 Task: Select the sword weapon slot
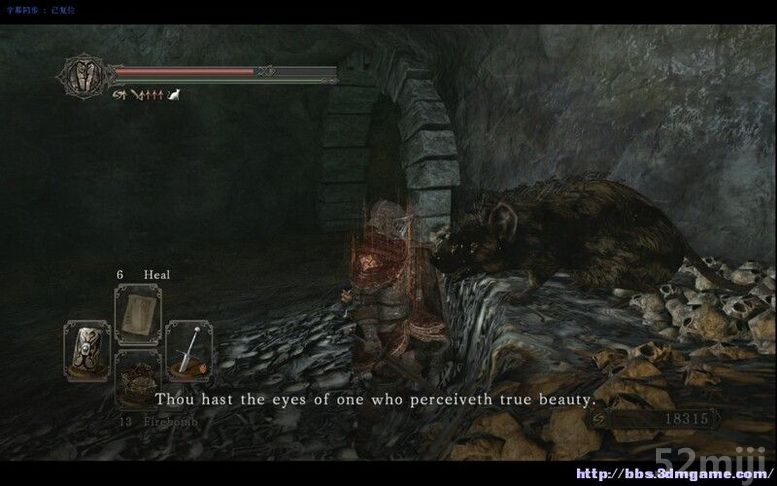(187, 347)
